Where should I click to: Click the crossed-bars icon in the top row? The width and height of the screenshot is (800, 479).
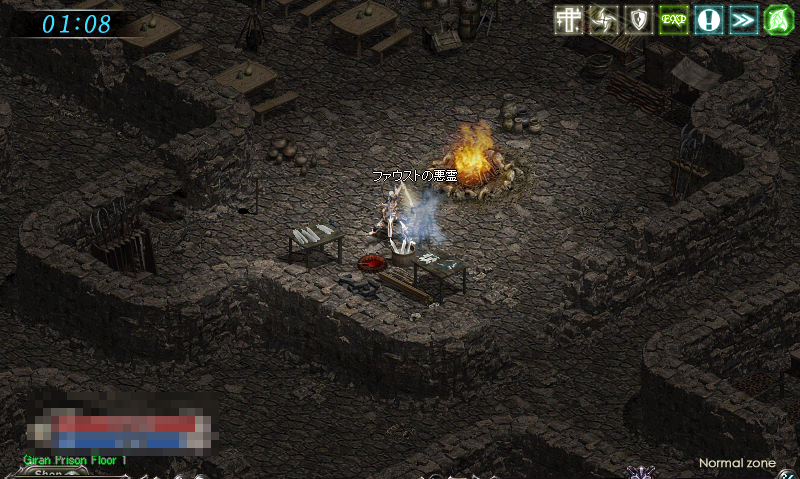coord(569,20)
